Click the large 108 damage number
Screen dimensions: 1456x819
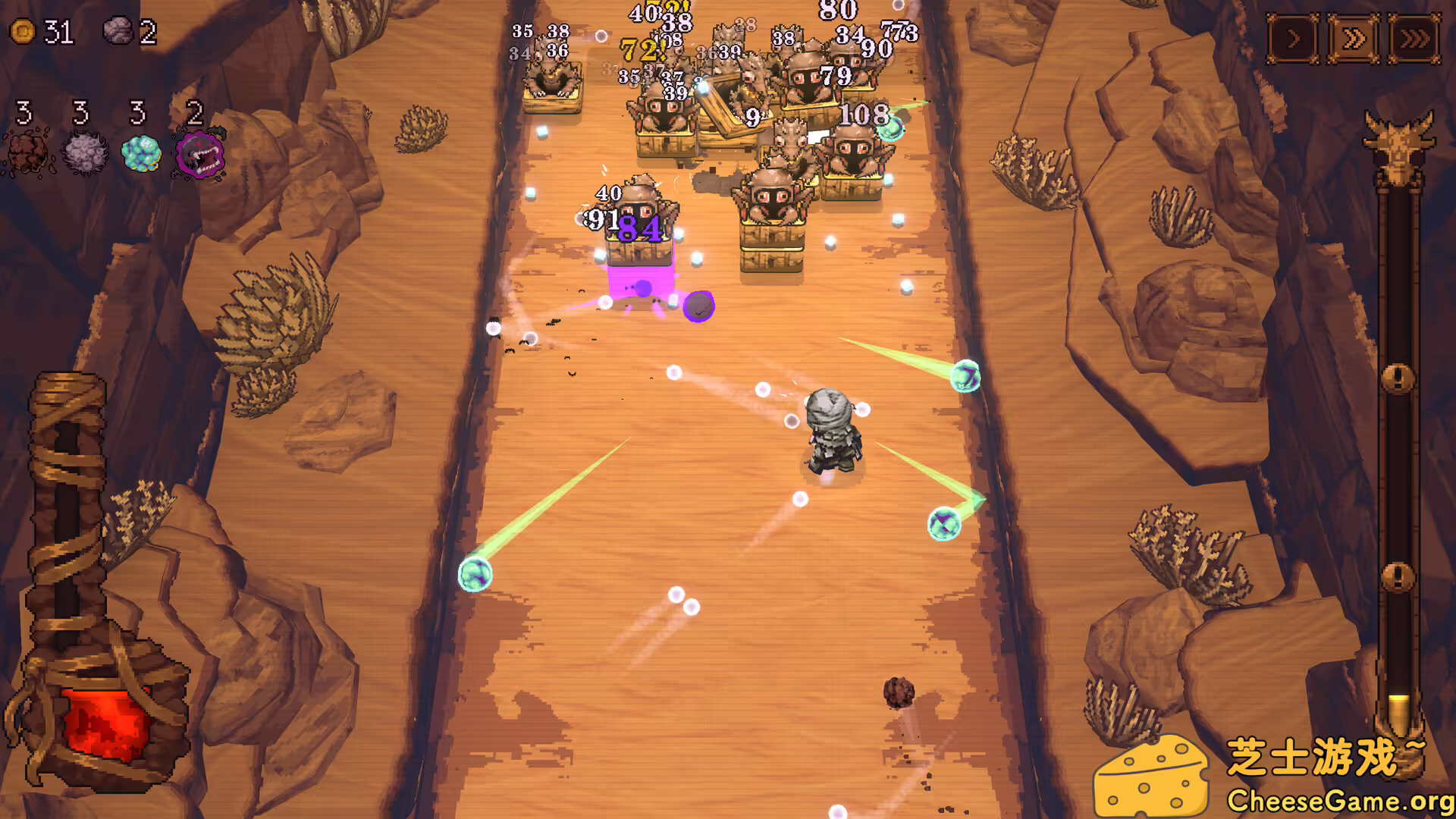[x=865, y=115]
